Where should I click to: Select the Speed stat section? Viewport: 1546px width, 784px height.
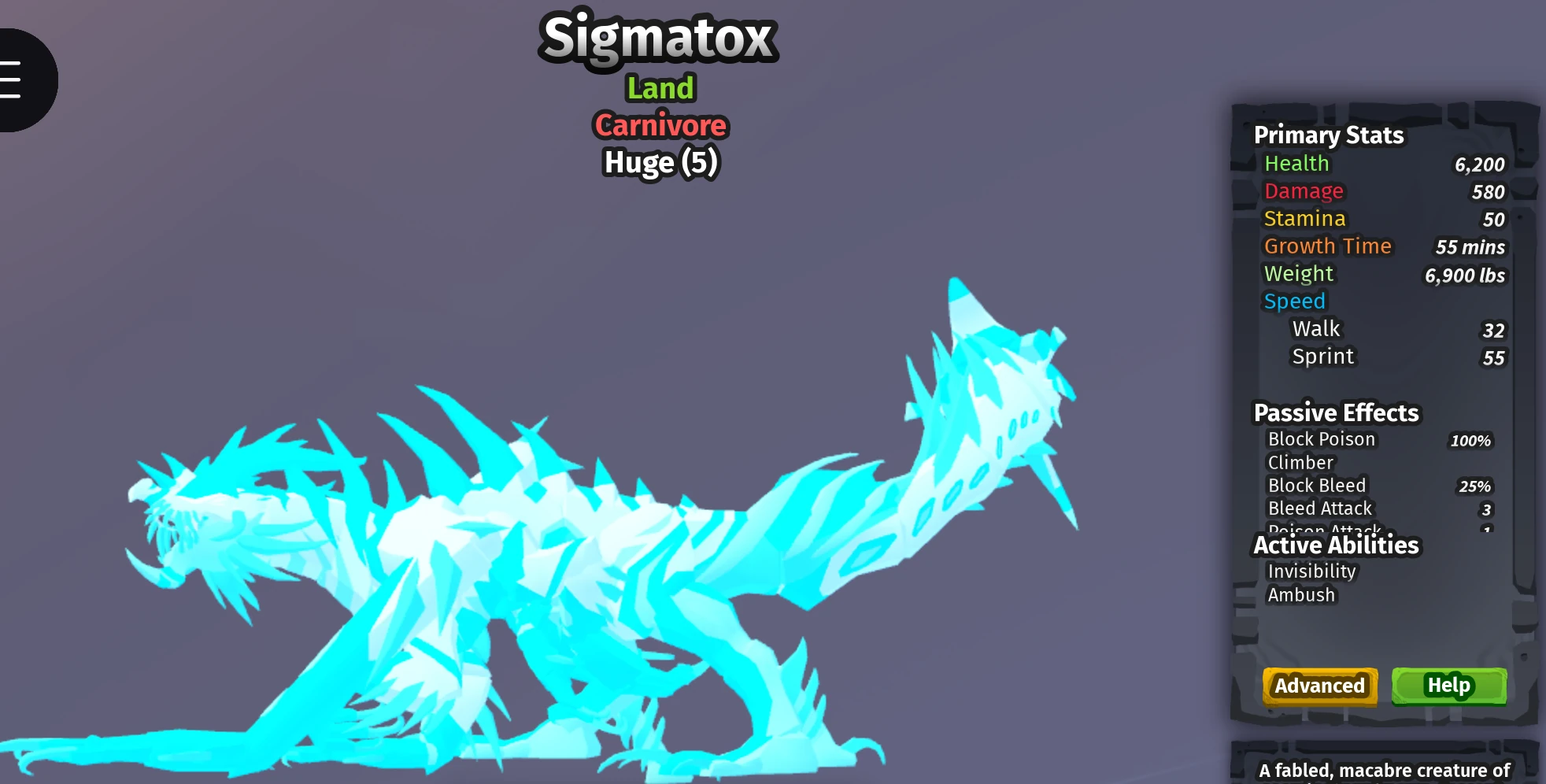click(x=1295, y=301)
